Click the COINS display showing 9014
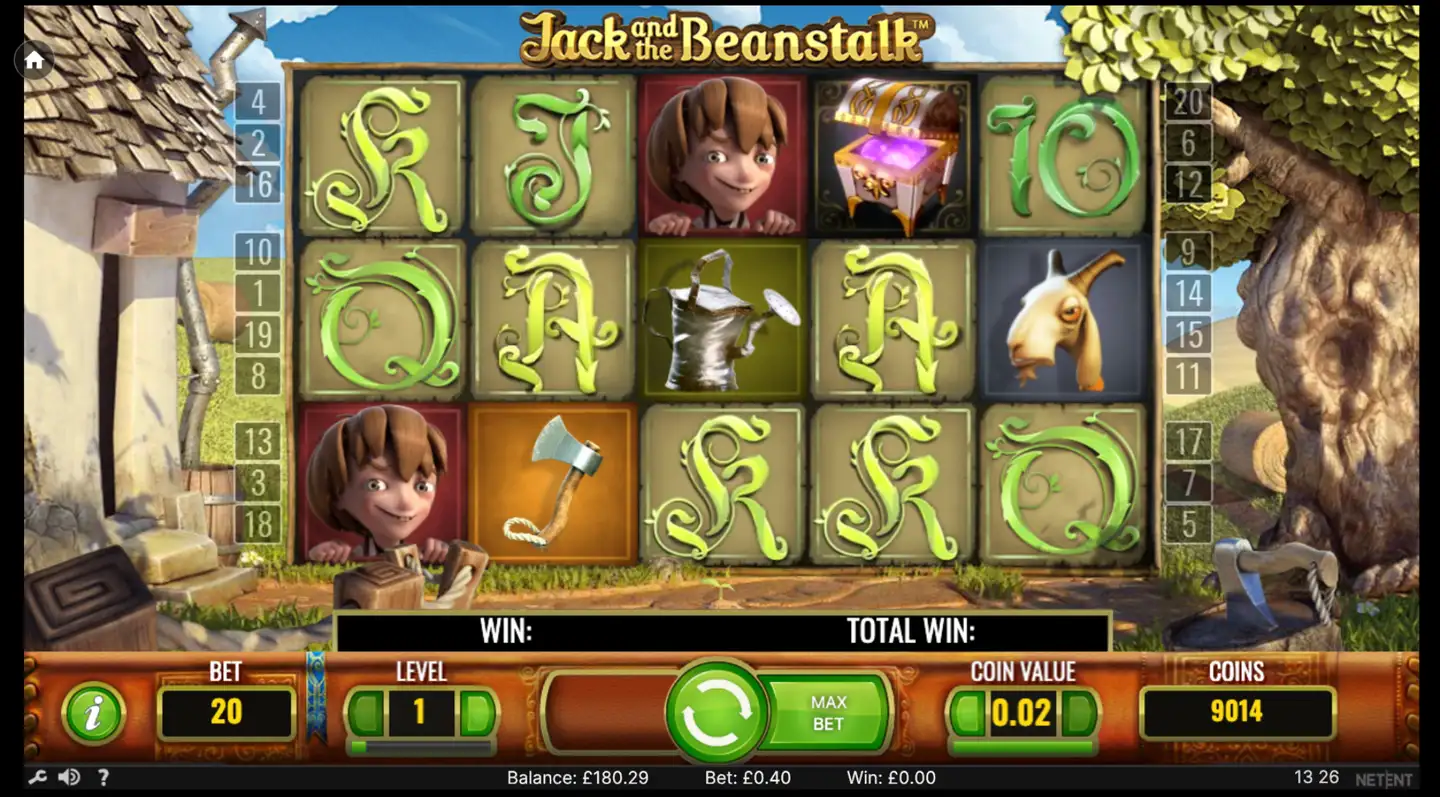This screenshot has width=1440, height=797. click(1237, 712)
